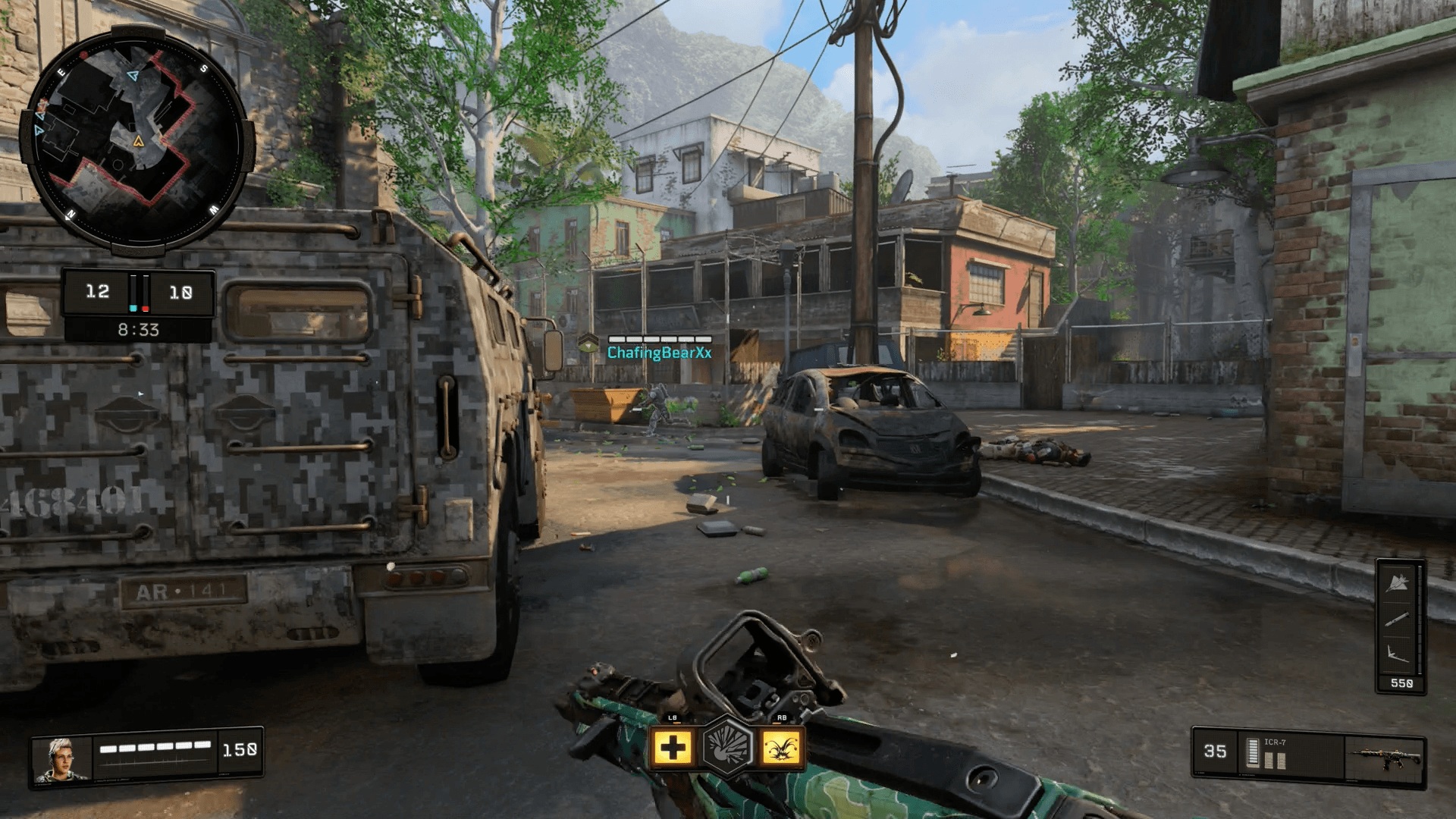Screen dimensions: 1456x819
Task: Click the match score display
Action: 139,292
